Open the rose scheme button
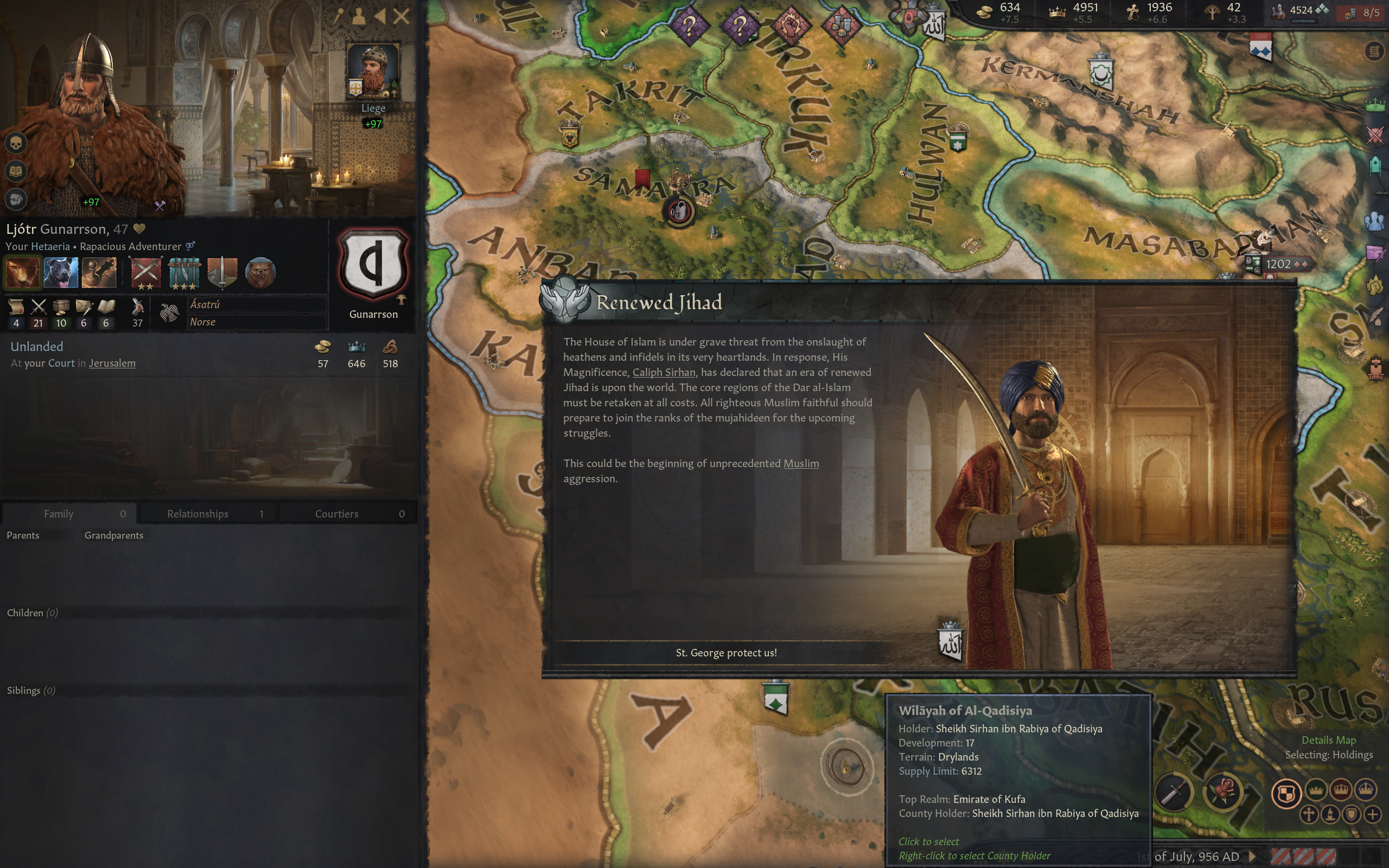Viewport: 1389px width, 868px height. (1222, 793)
